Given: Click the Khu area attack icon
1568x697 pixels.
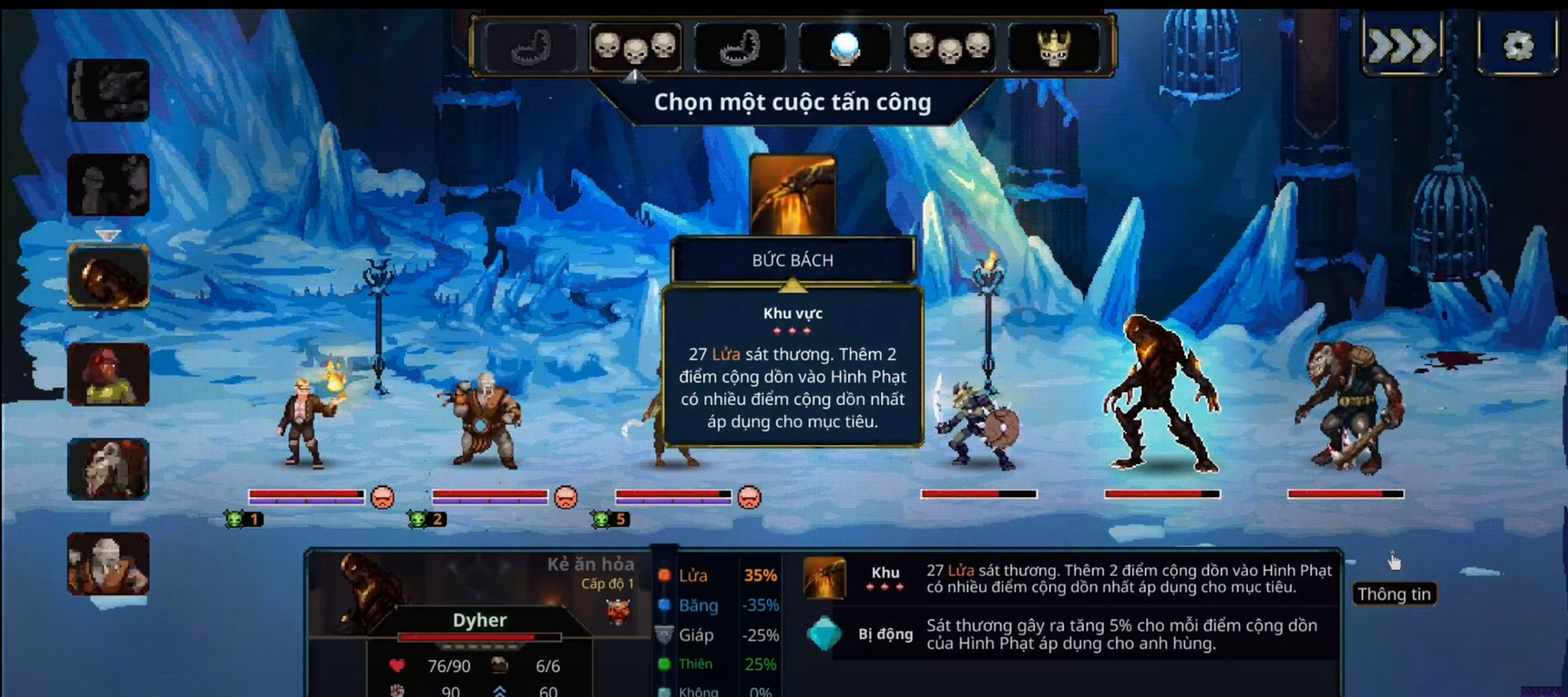Looking at the screenshot, I should [824, 578].
